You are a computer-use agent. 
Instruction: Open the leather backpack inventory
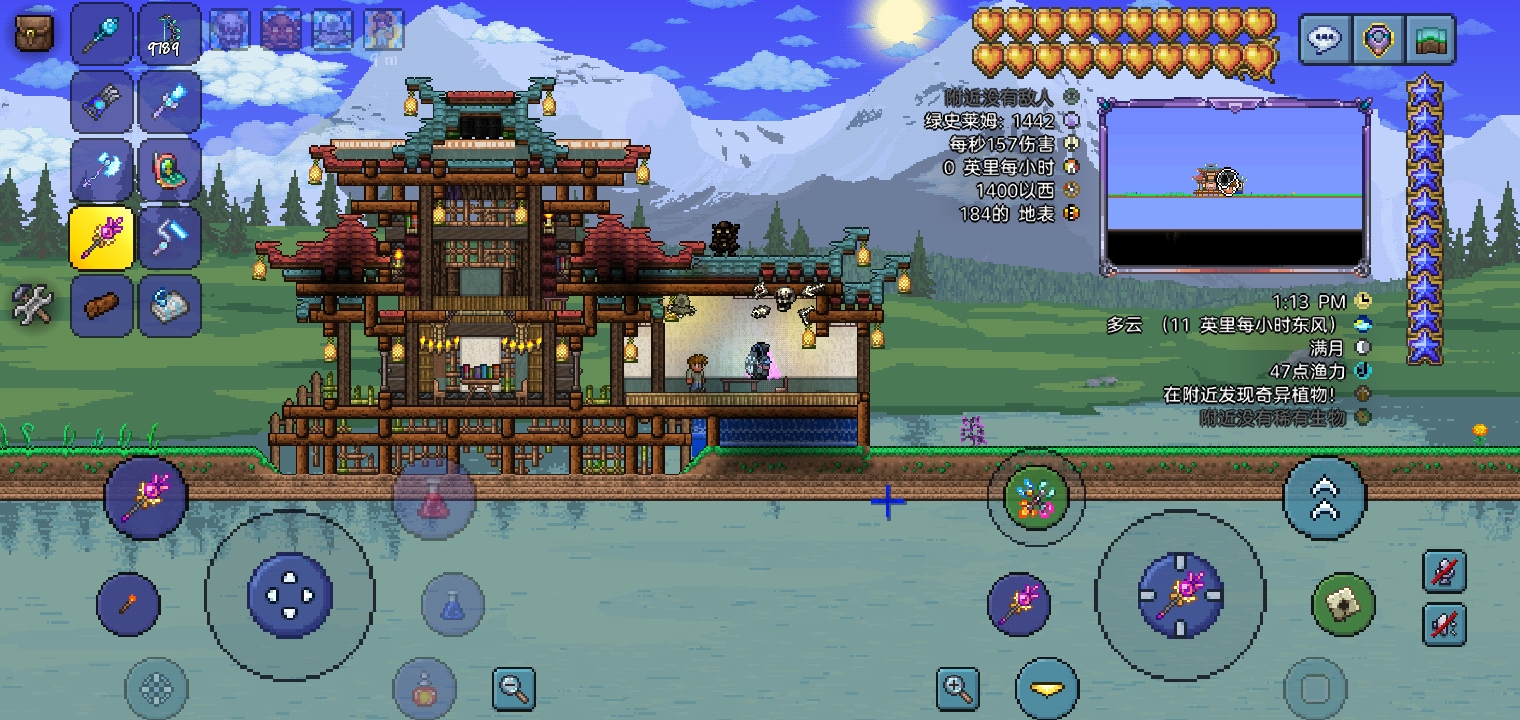35,33
